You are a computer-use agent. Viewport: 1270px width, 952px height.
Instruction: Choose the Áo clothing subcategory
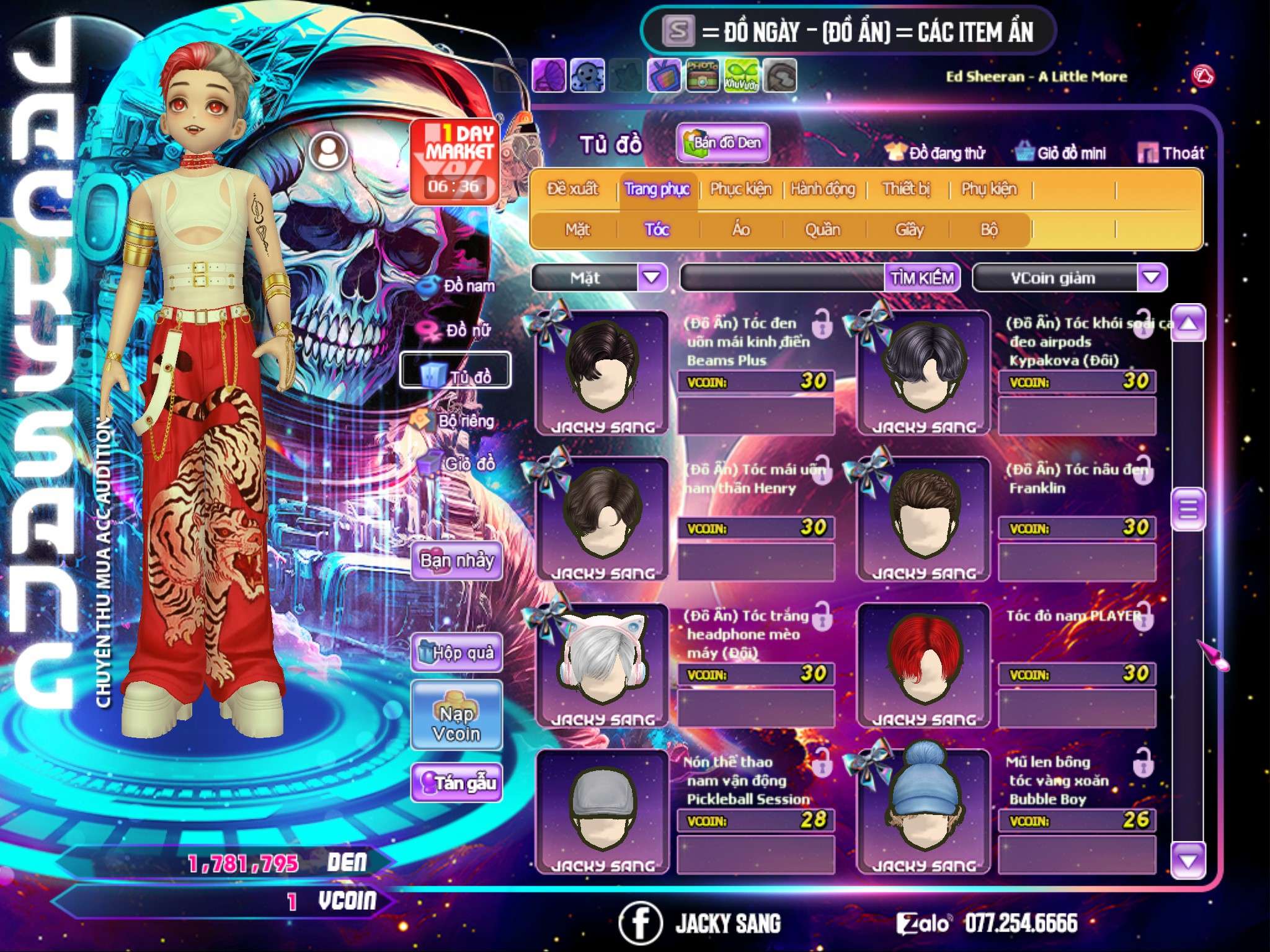(x=741, y=230)
